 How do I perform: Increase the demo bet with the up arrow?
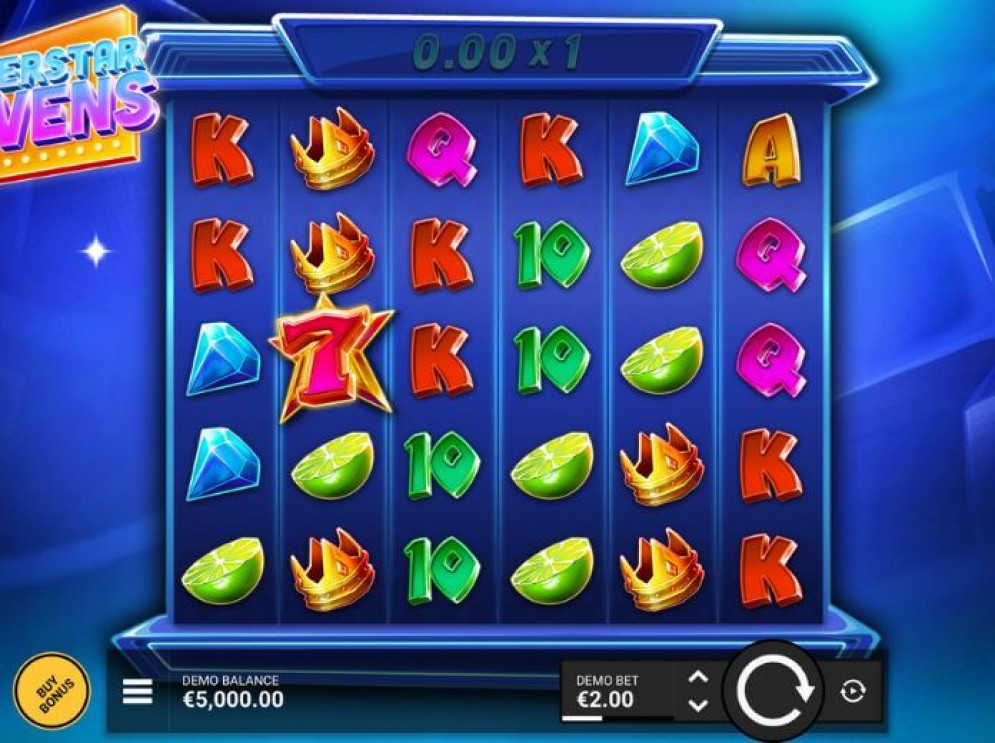(698, 677)
